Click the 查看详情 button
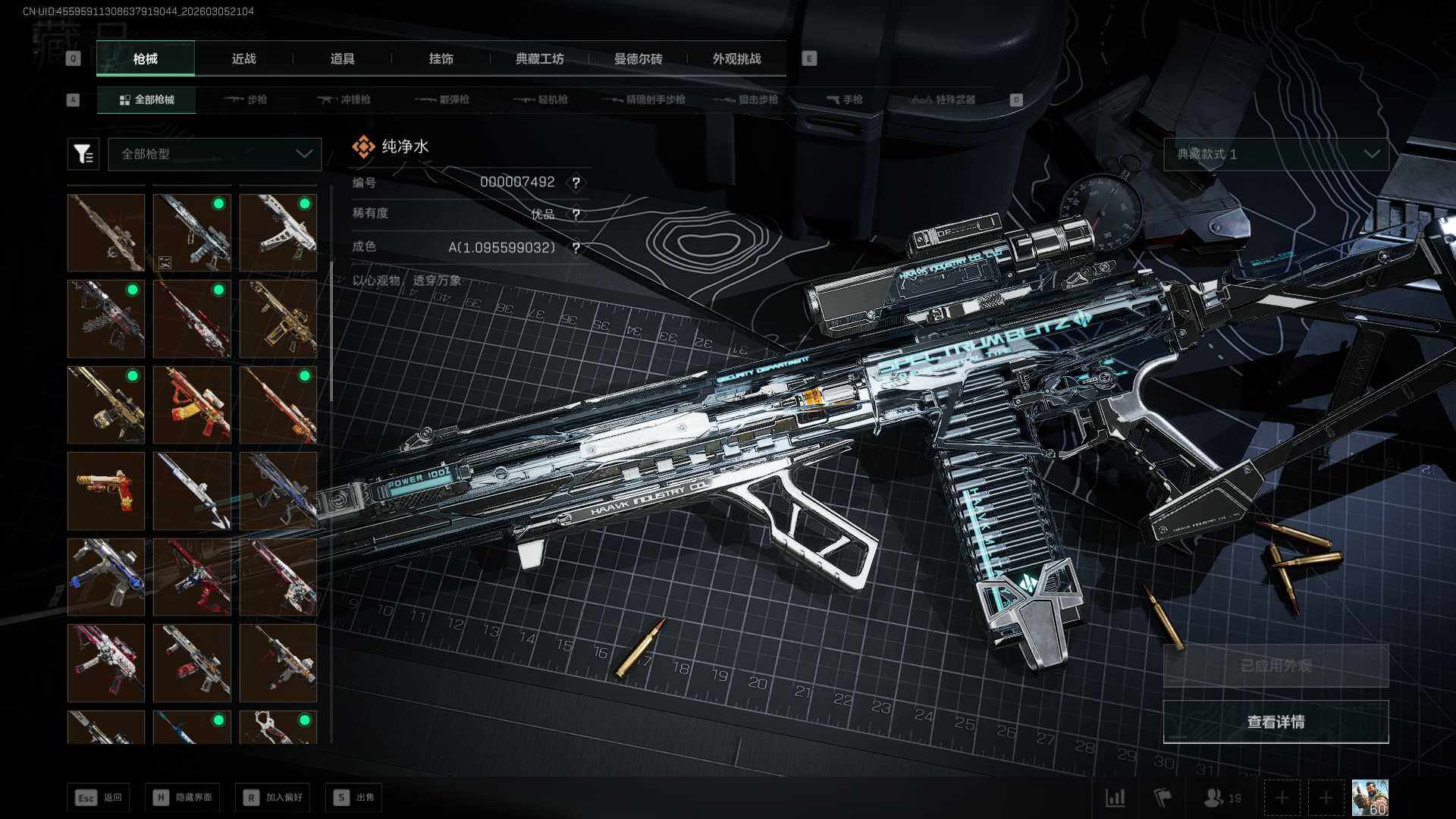 [1276, 722]
